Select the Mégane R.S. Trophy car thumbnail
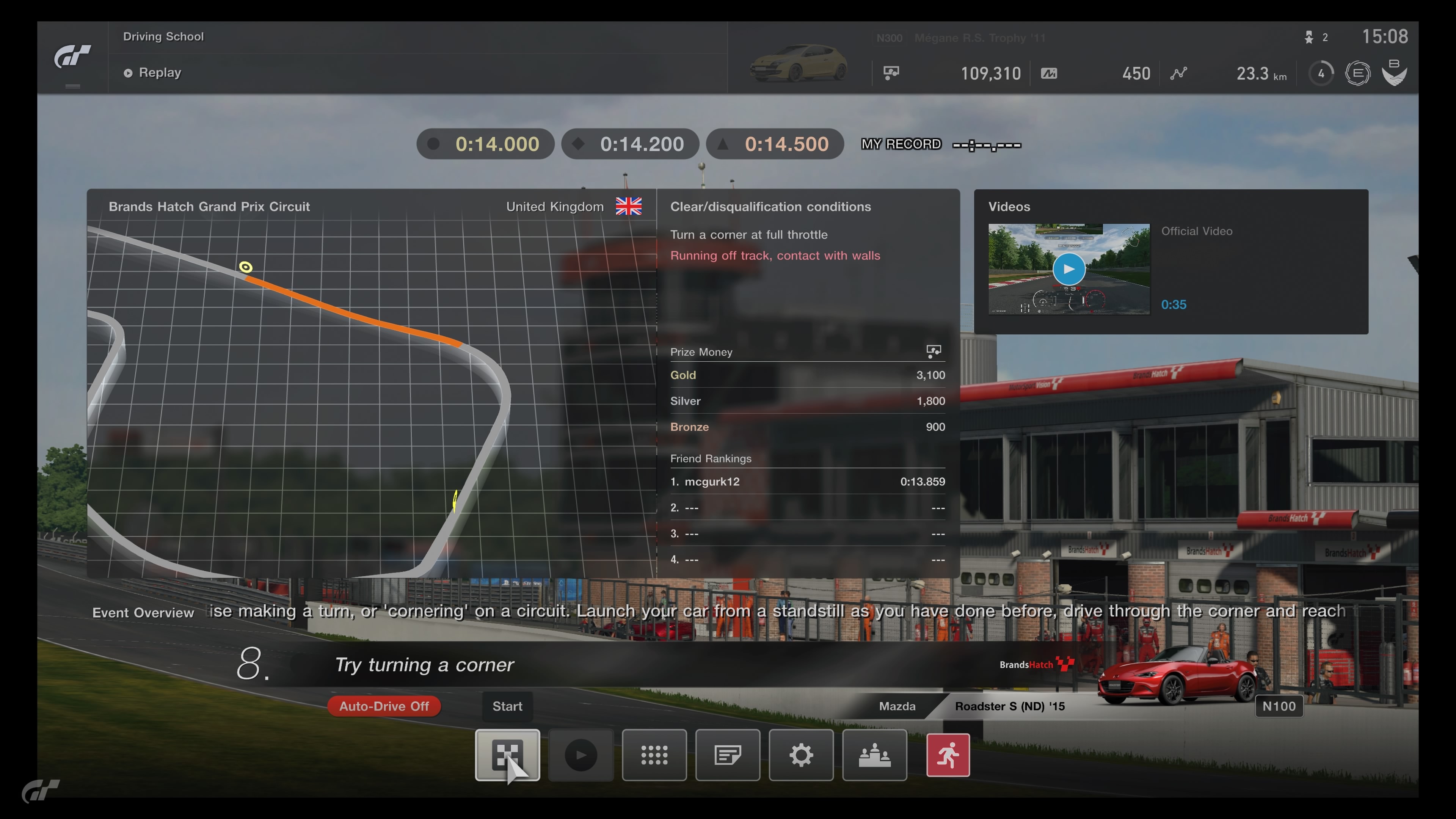The width and height of the screenshot is (1456, 819). coord(798,63)
